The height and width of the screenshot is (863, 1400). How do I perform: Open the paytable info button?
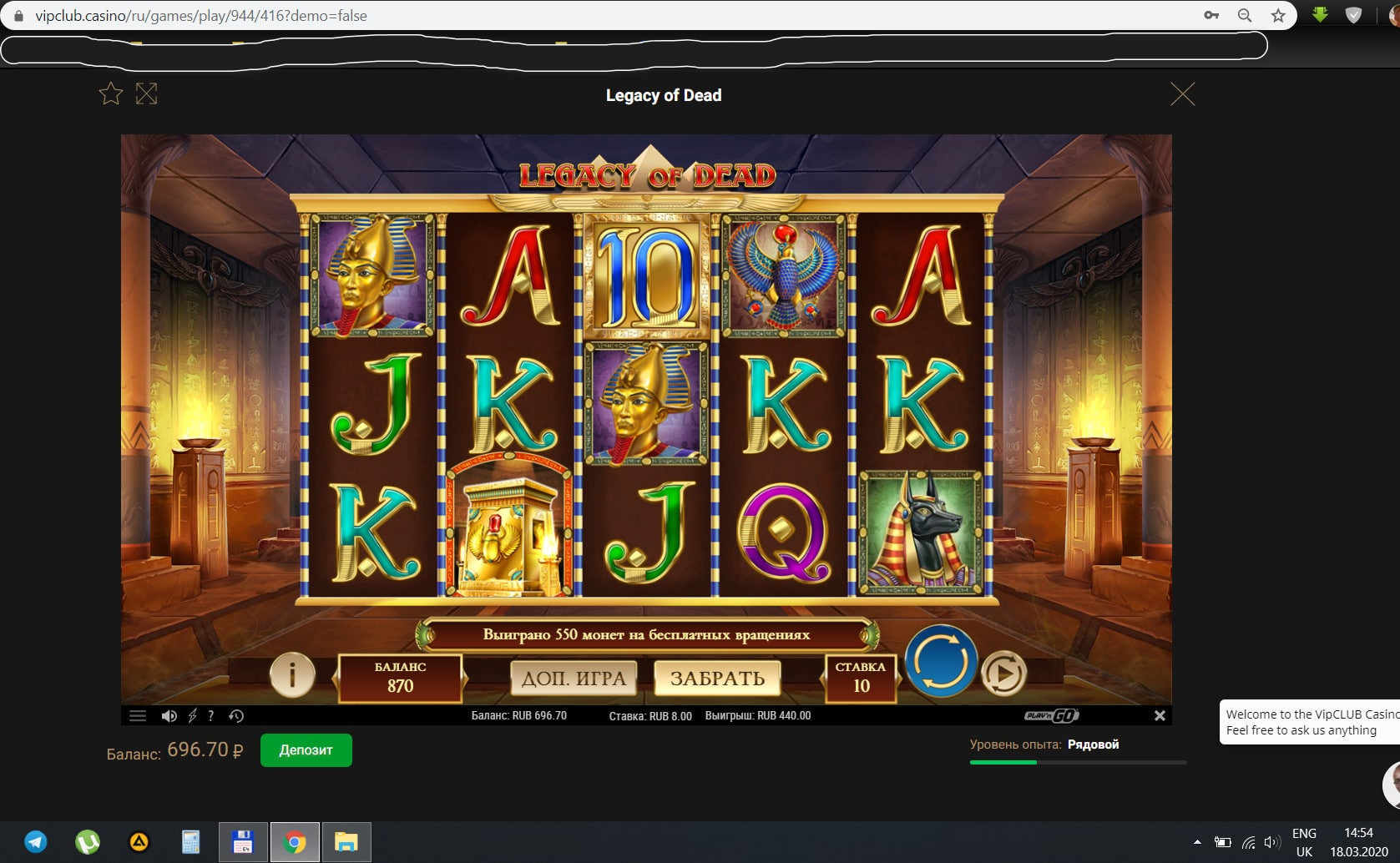(x=292, y=674)
